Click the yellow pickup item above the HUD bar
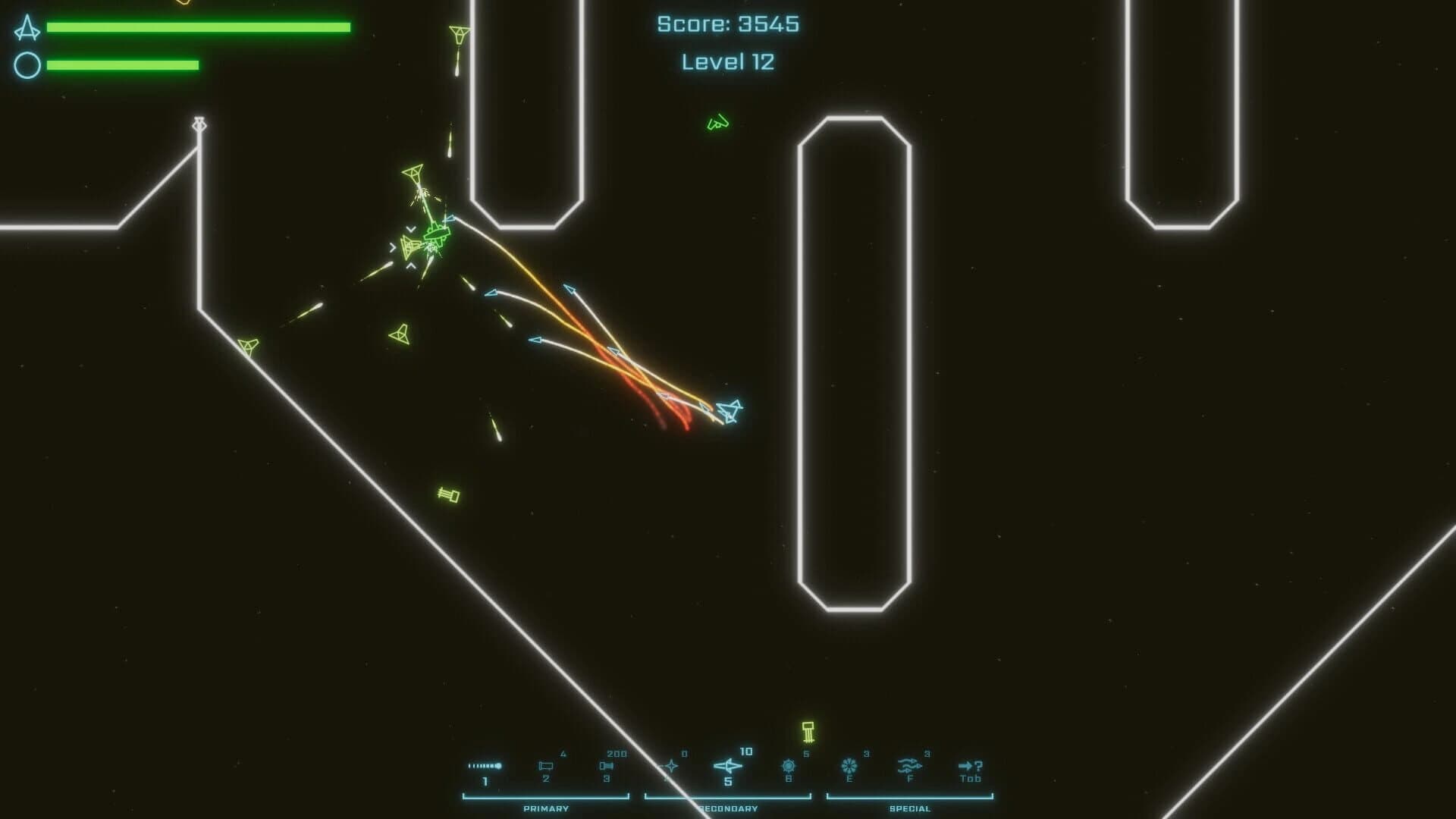Image resolution: width=1456 pixels, height=819 pixels. 809,733
